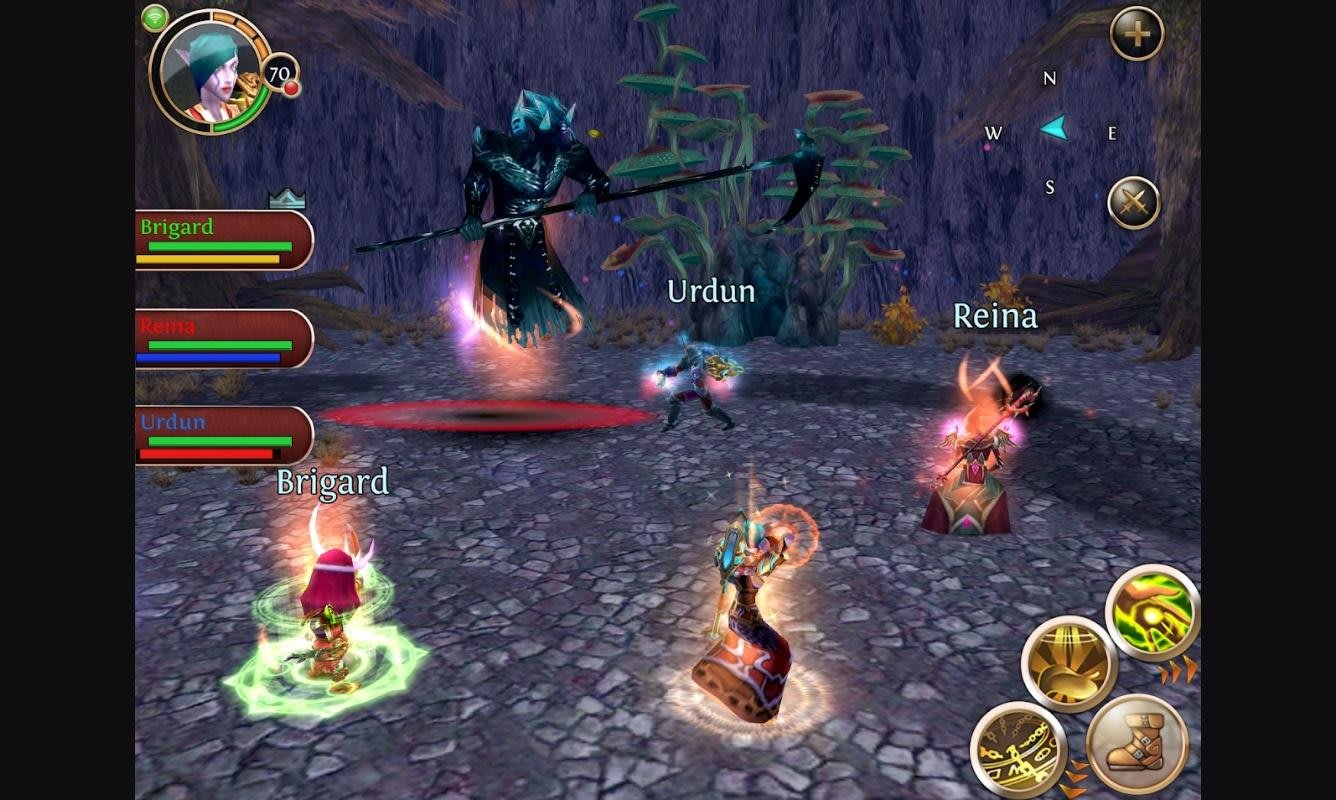This screenshot has height=800, width=1336.
Task: Select Brigard's party member frame
Action: tap(224, 240)
